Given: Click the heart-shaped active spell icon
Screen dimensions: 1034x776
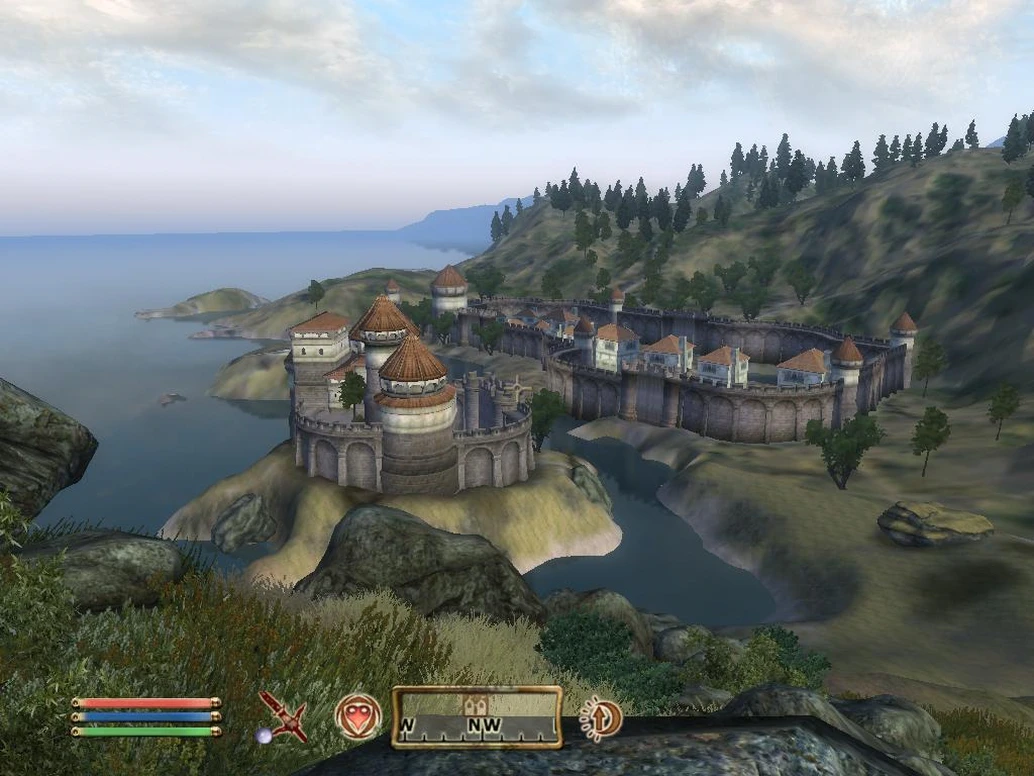Looking at the screenshot, I should 358,717.
